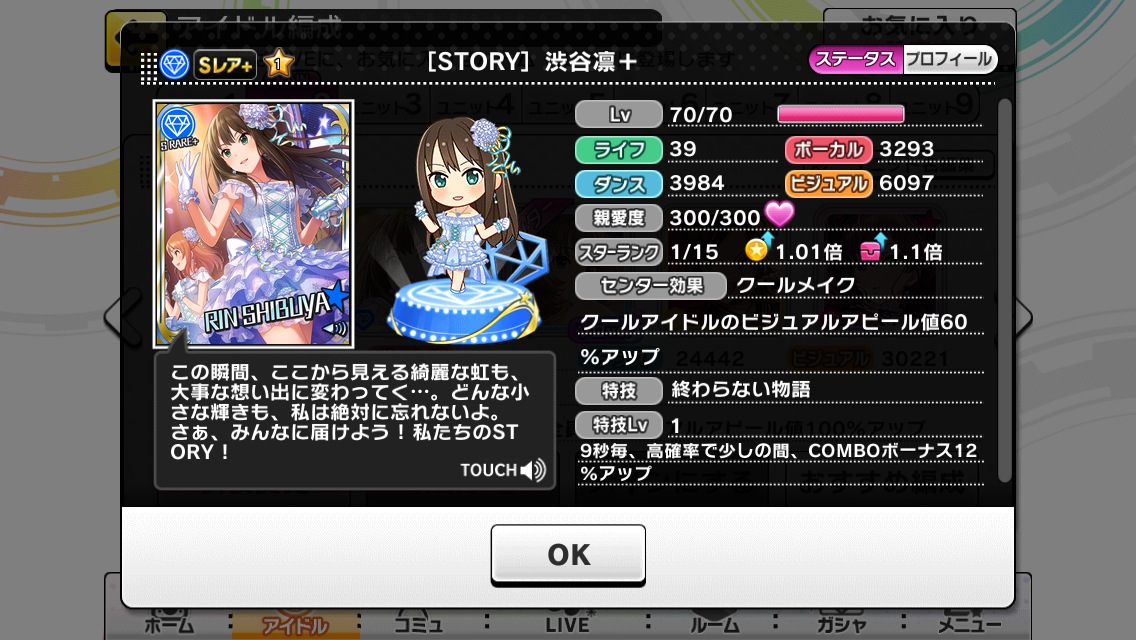Switch to the プロフィール tab
The width and height of the screenshot is (1136, 640).
click(949, 60)
